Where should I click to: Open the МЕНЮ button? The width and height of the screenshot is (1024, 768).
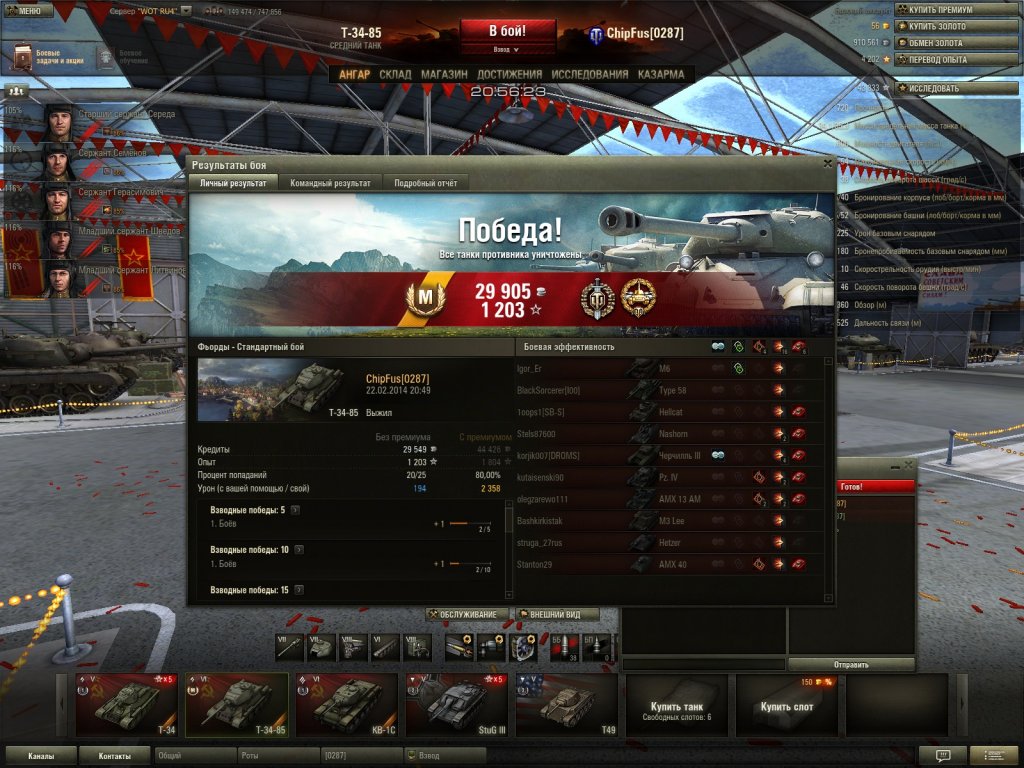point(28,11)
